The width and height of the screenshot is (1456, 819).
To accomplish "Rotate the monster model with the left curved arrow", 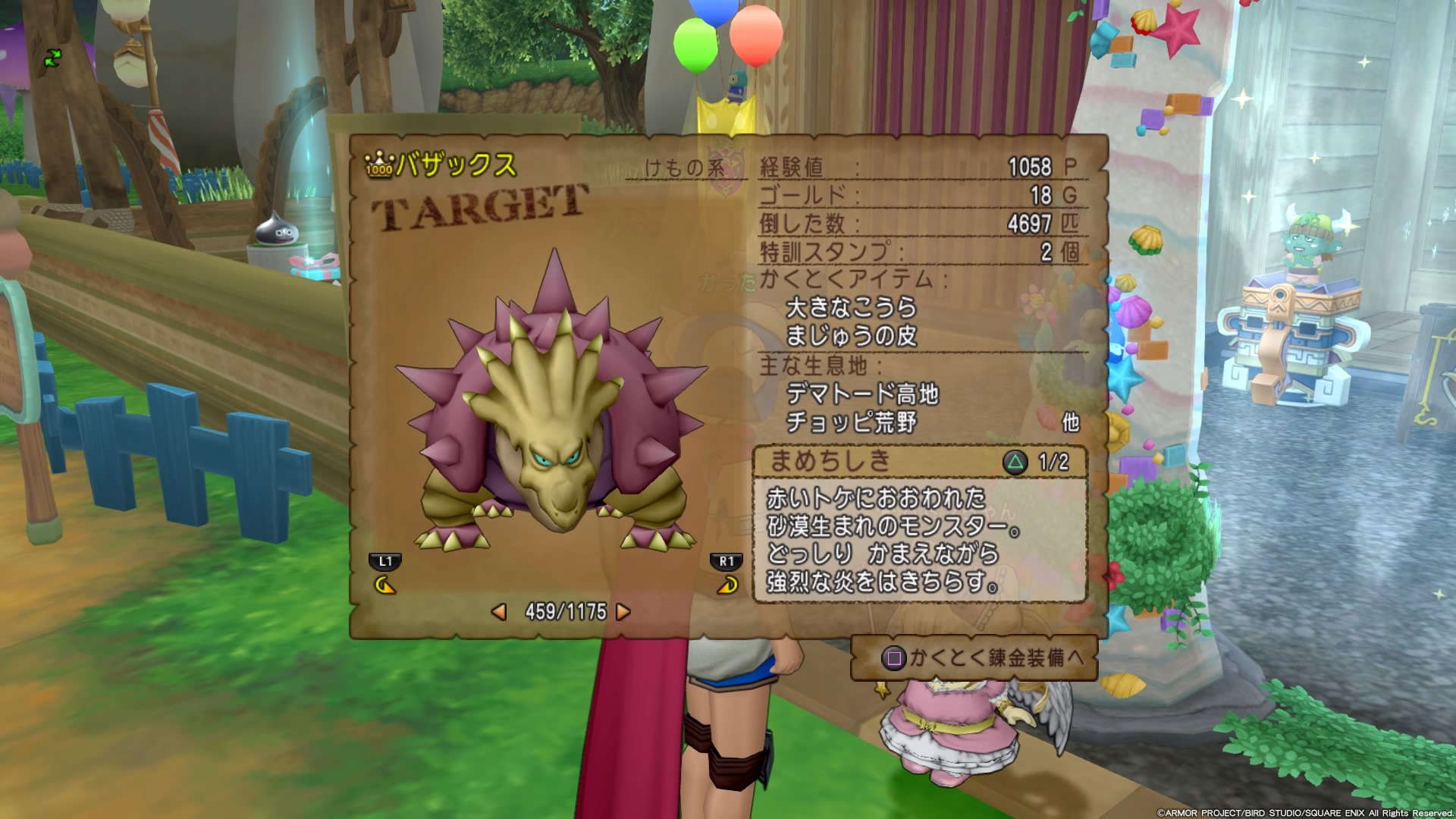I will click(385, 585).
